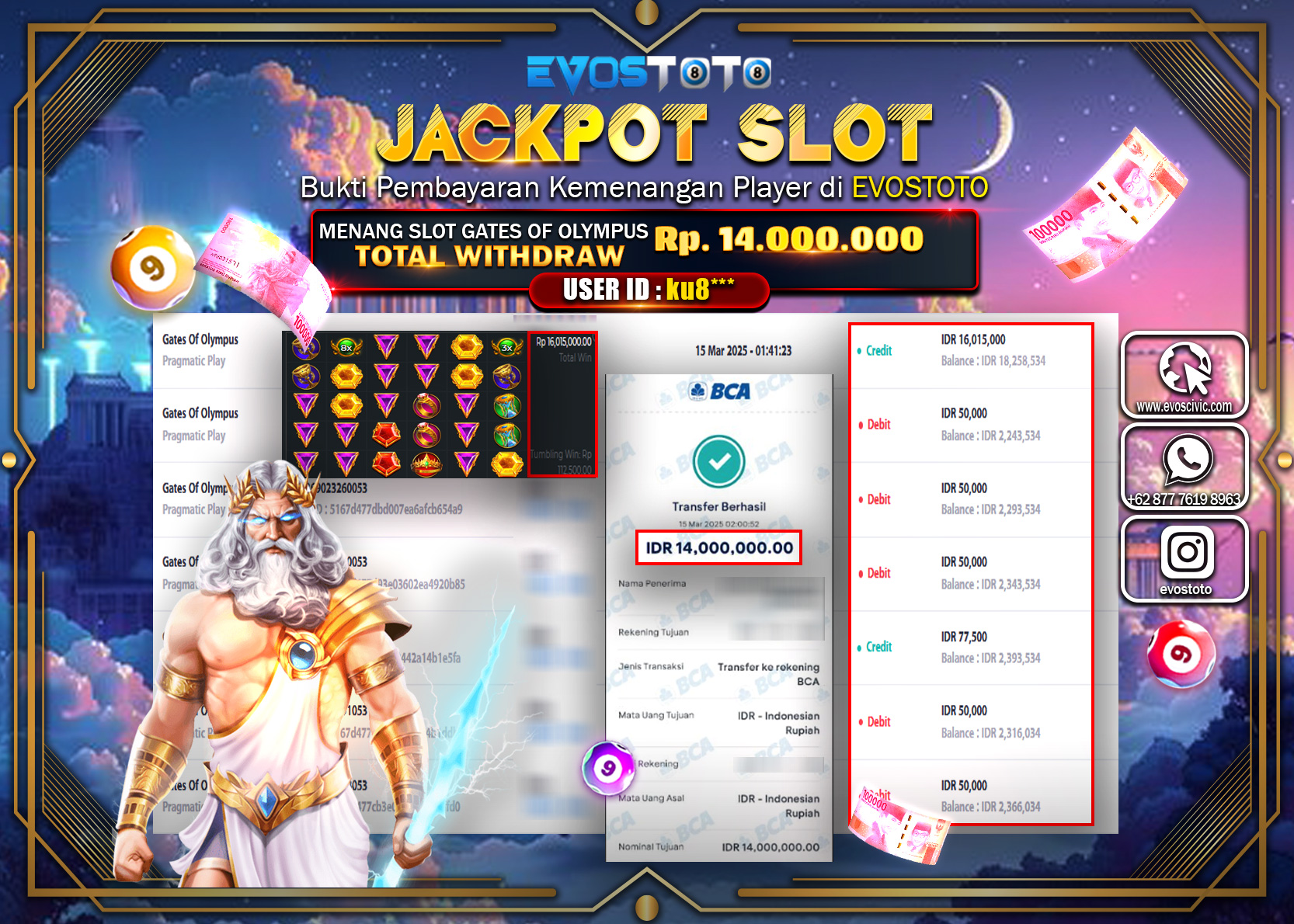The height and width of the screenshot is (924, 1294).
Task: Click the BCA bank logo
Action: (718, 392)
